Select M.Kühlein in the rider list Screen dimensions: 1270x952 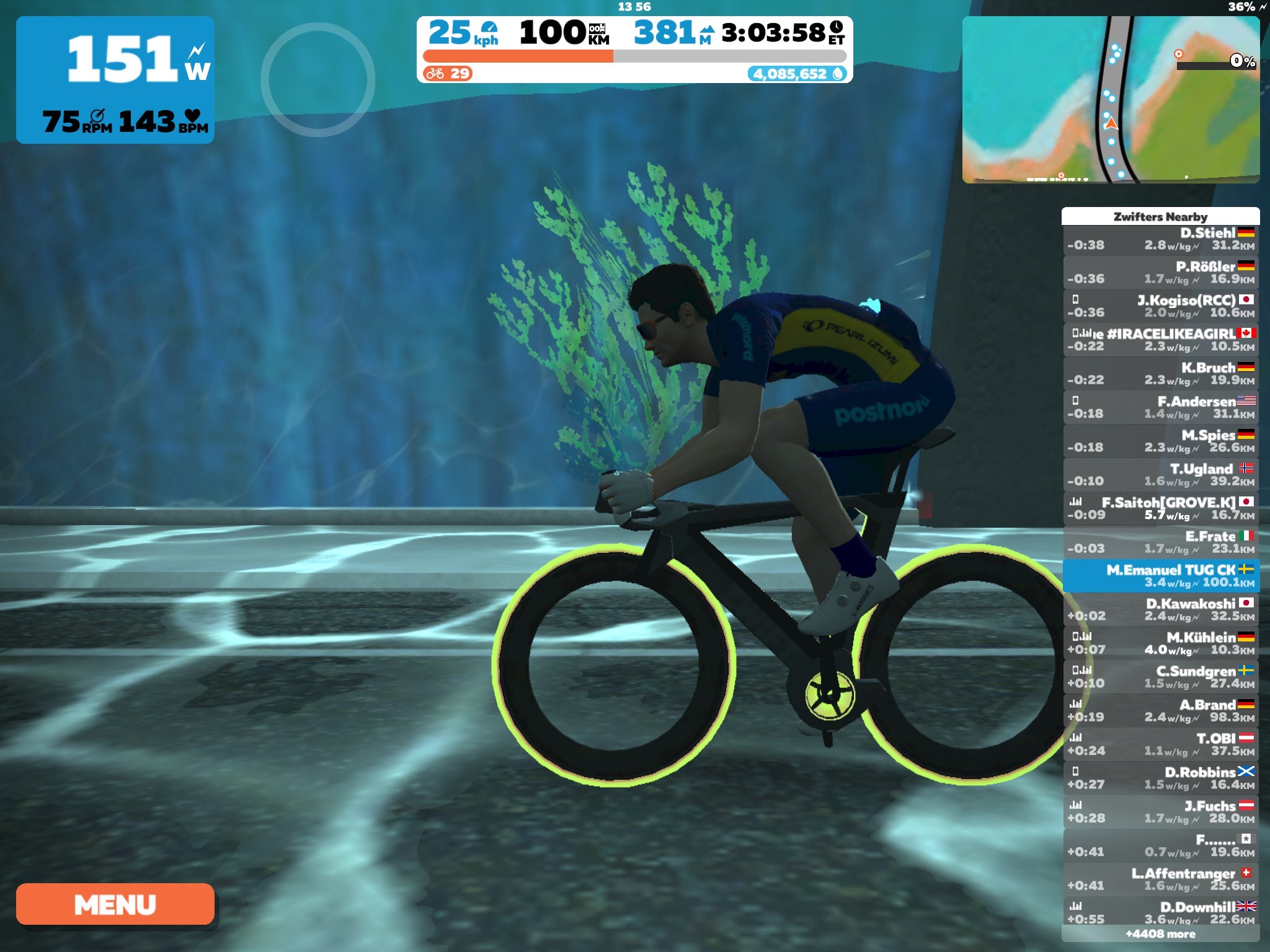(x=1160, y=643)
